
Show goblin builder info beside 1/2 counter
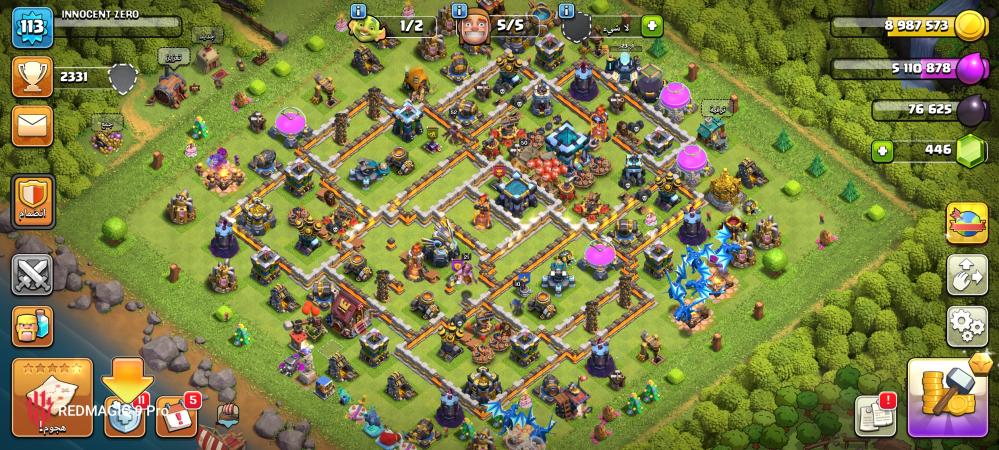click(355, 10)
